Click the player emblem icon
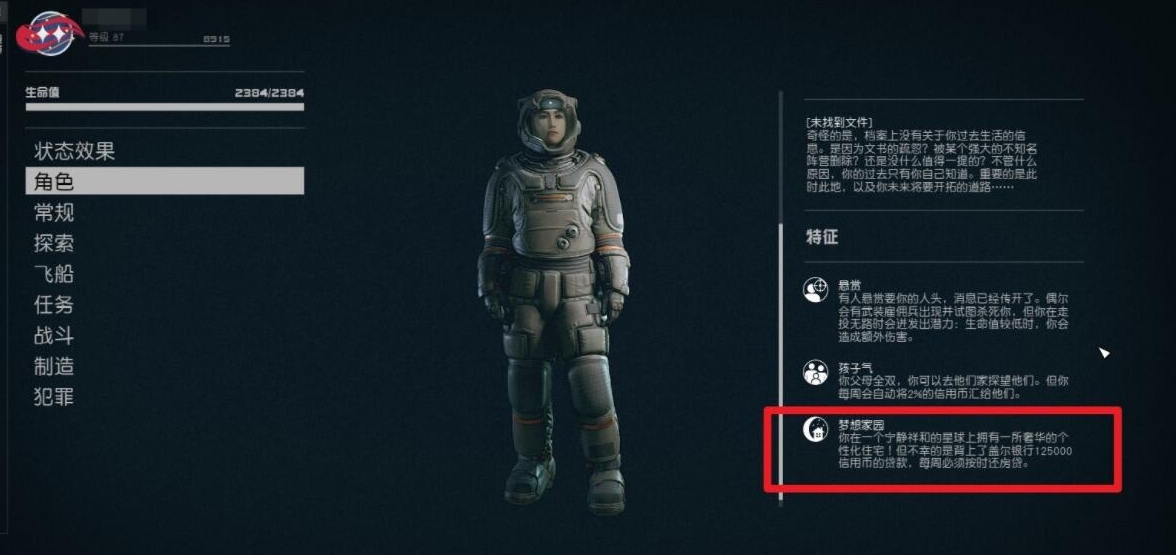The width and height of the screenshot is (1176, 555). 52,34
